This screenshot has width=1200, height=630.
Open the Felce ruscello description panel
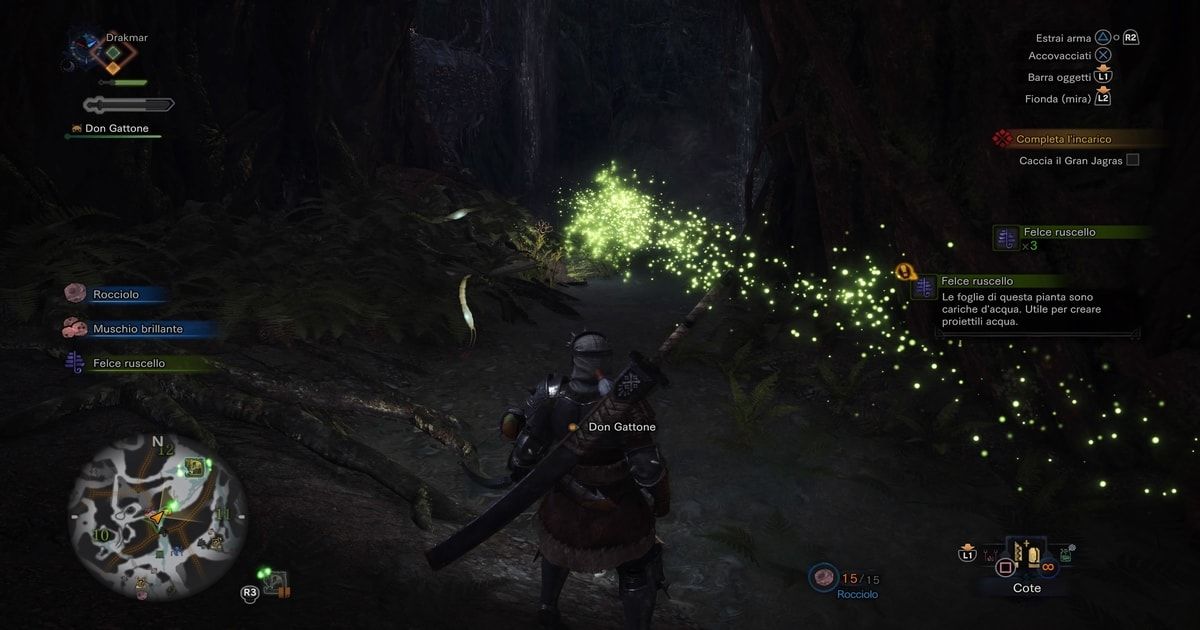(1024, 302)
